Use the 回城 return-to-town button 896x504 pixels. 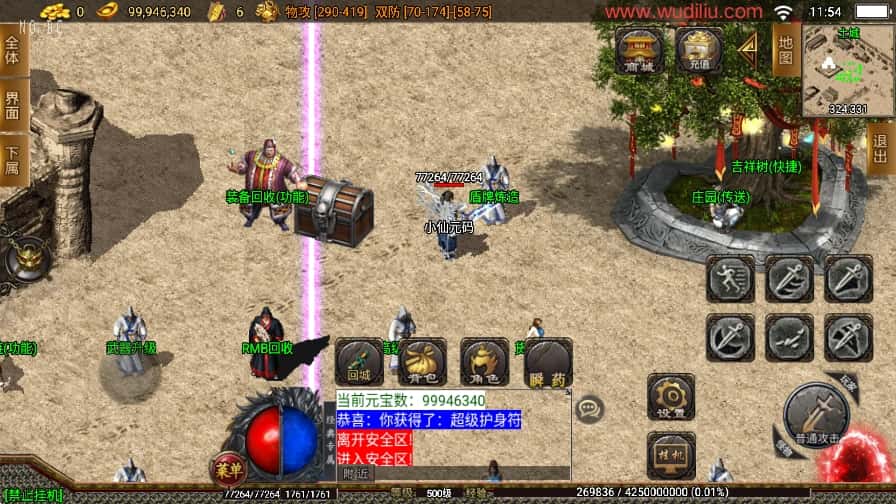pyautogui.click(x=358, y=362)
